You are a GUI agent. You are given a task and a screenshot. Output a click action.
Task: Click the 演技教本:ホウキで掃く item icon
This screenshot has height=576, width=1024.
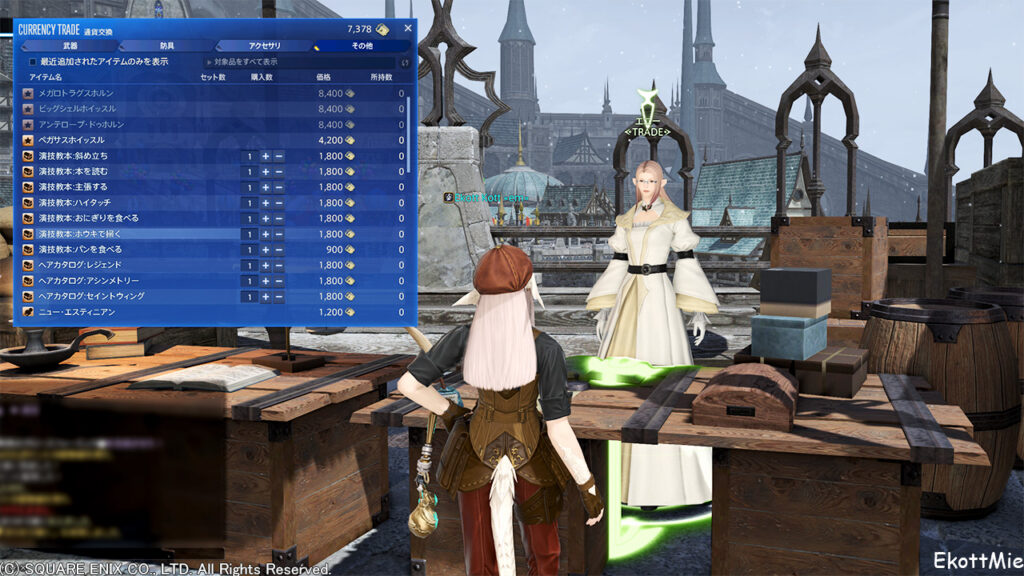click(28, 234)
